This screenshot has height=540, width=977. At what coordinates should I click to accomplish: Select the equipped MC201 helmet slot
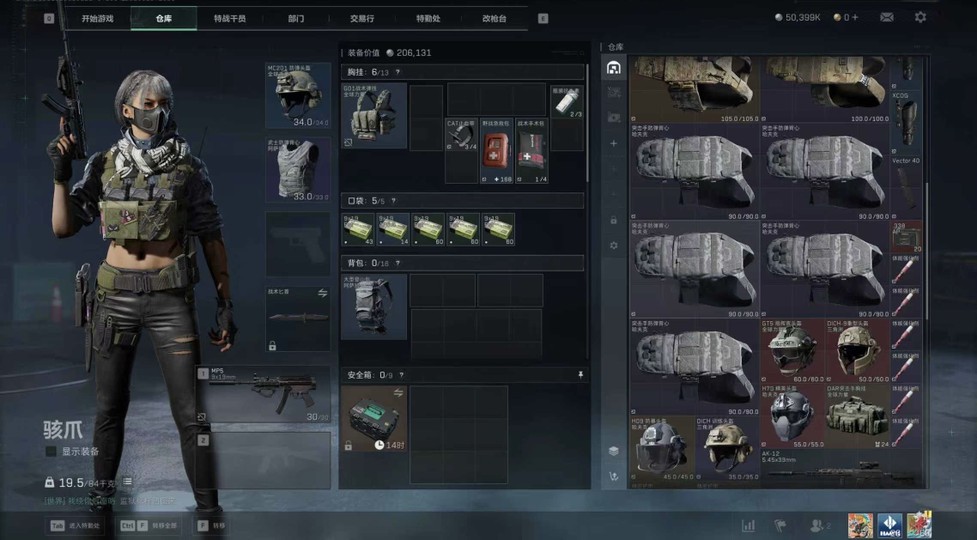pos(298,96)
